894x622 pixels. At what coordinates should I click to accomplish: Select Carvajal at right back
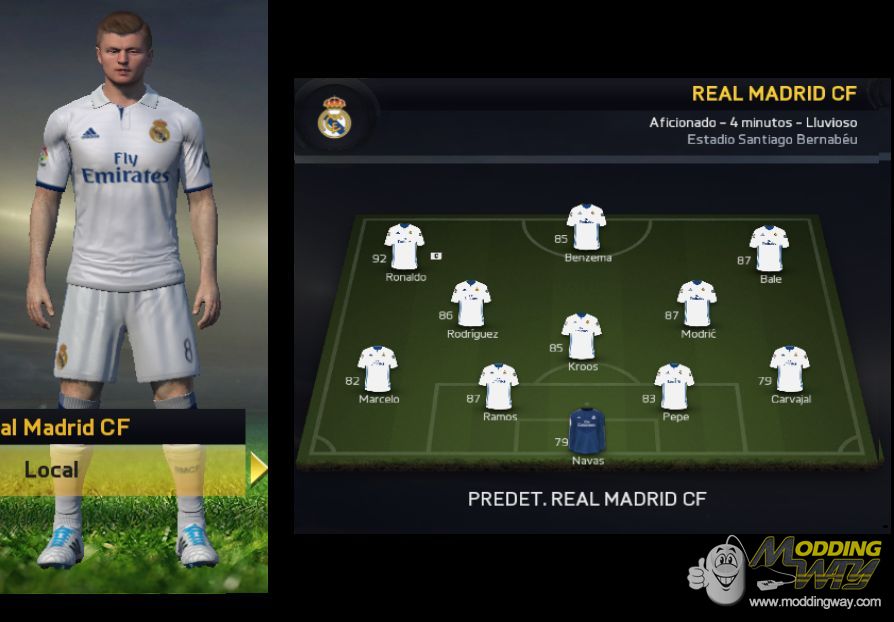(789, 369)
